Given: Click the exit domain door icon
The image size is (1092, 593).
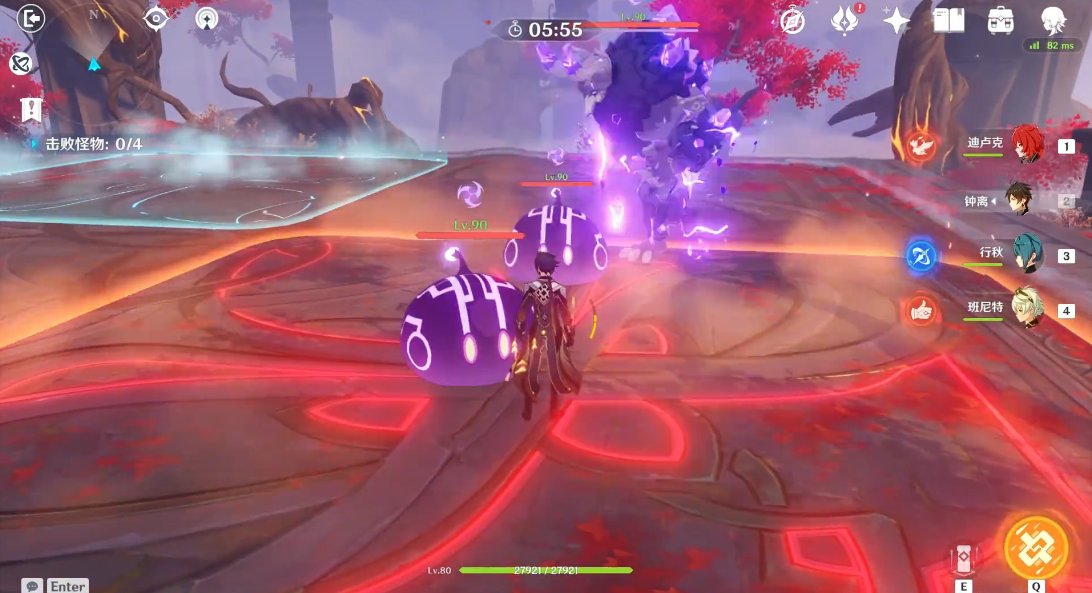Looking at the screenshot, I should [x=32, y=19].
